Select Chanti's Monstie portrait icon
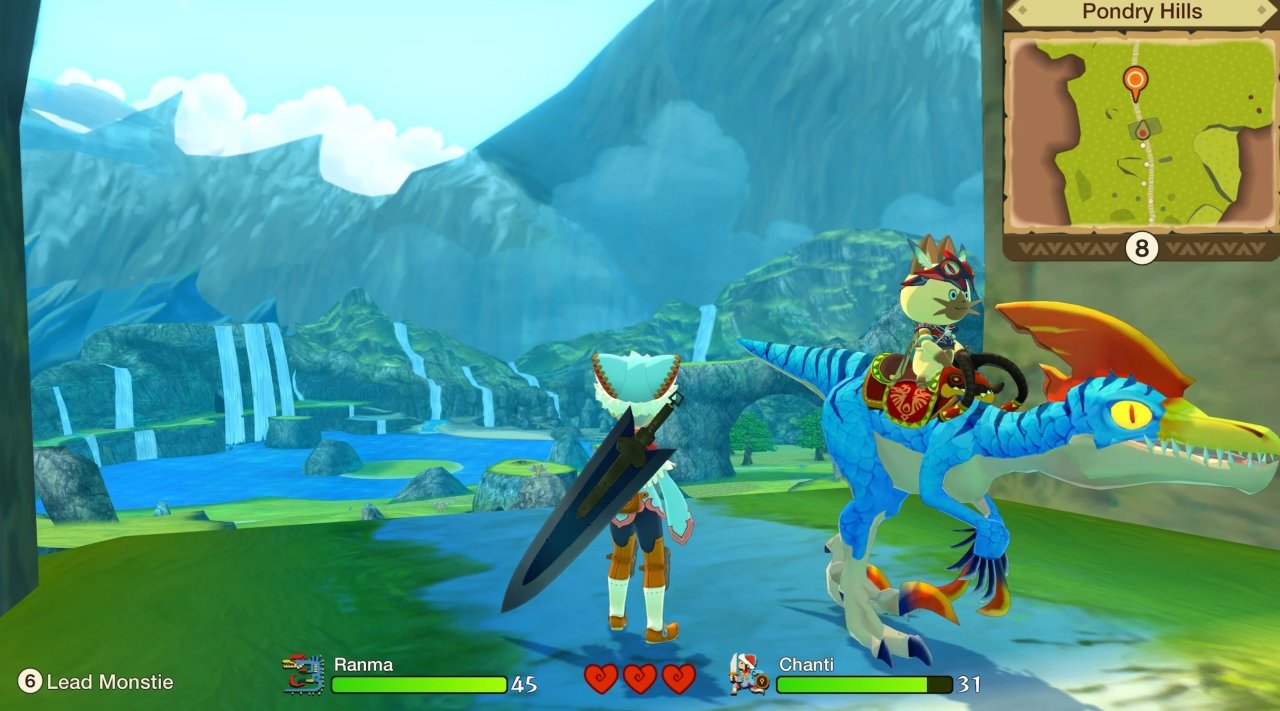Image resolution: width=1280 pixels, height=711 pixels. pyautogui.click(x=748, y=674)
